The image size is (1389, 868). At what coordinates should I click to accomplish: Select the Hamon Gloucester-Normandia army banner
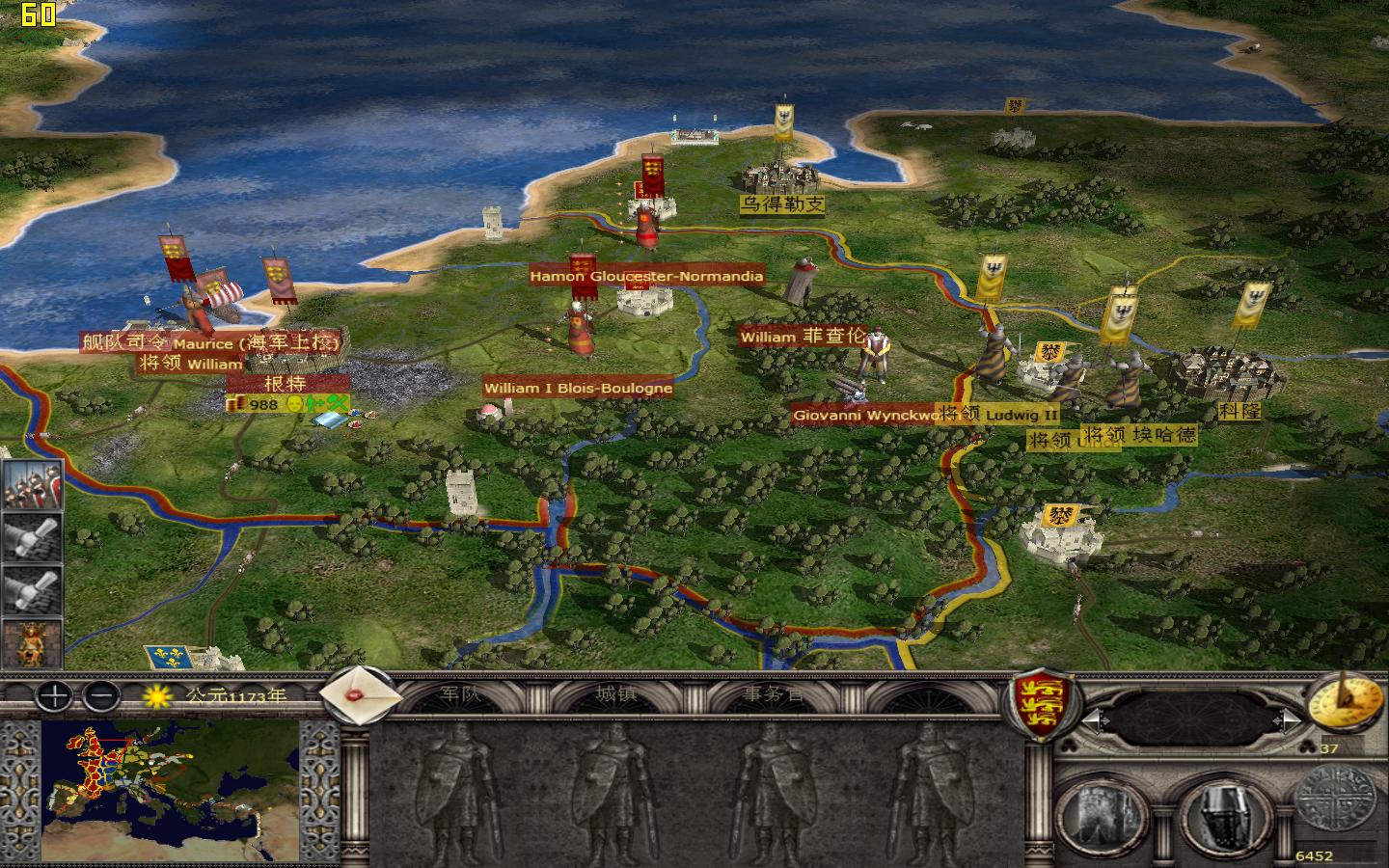point(646,275)
